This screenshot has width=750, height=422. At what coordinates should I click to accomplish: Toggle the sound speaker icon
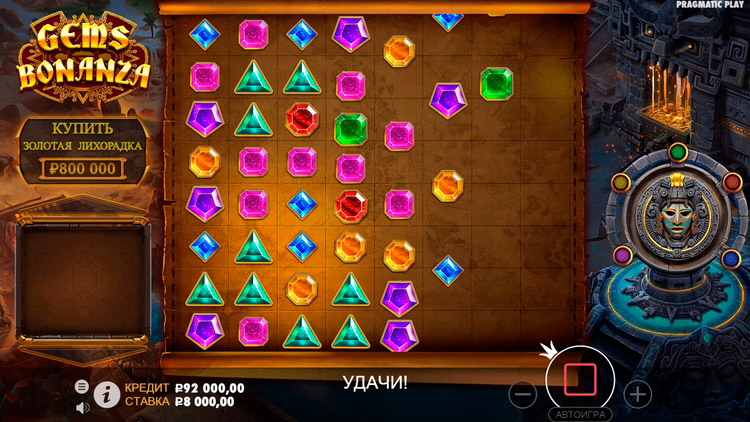coord(82,406)
